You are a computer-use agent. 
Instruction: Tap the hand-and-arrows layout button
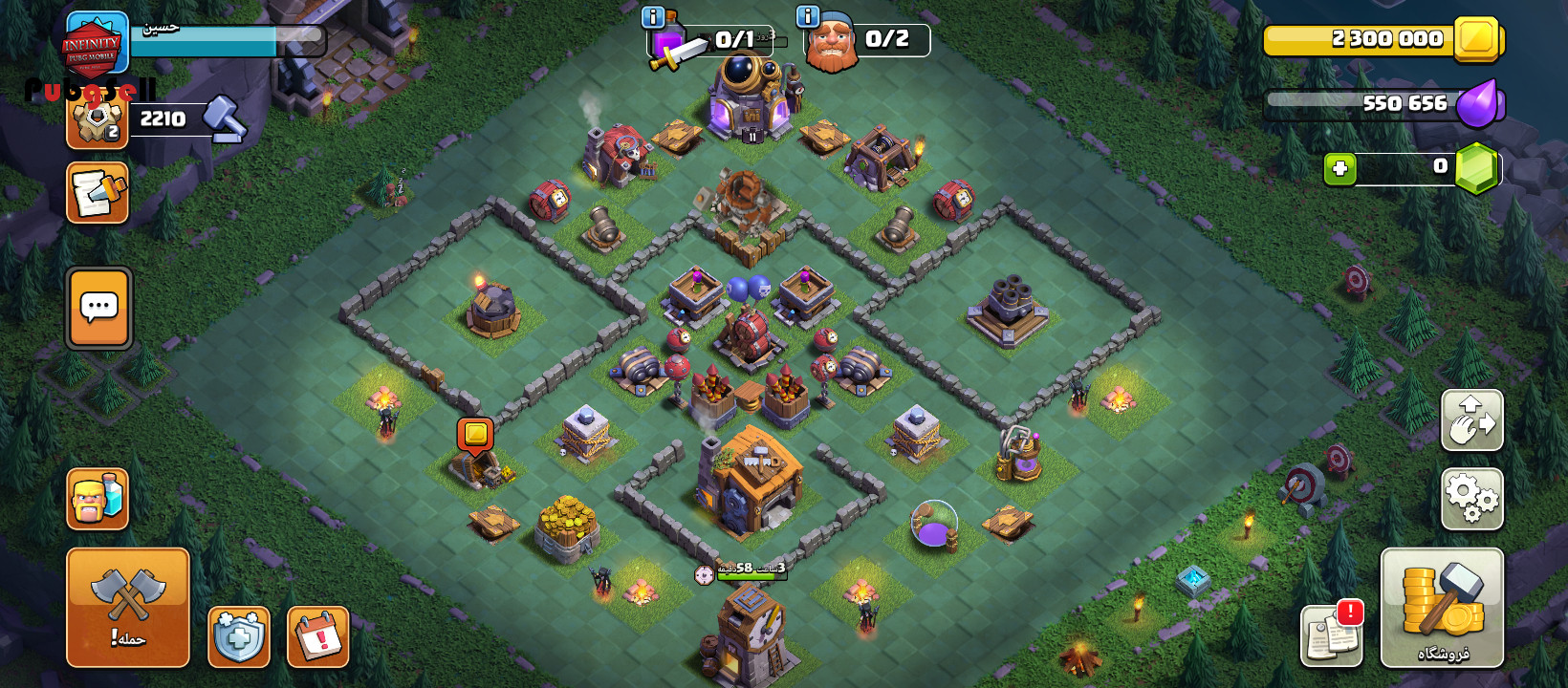(1471, 419)
